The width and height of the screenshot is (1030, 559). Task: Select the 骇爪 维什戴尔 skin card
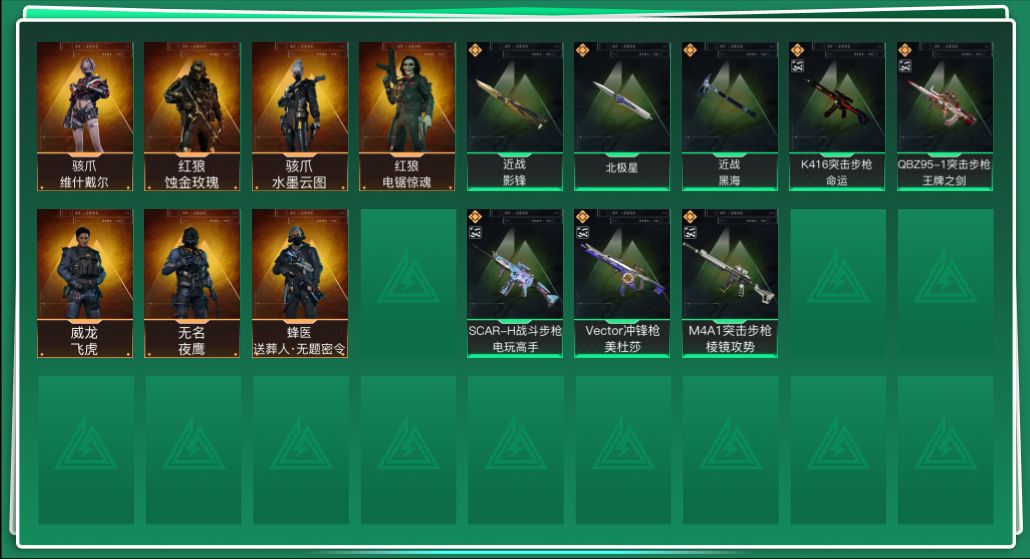point(85,116)
